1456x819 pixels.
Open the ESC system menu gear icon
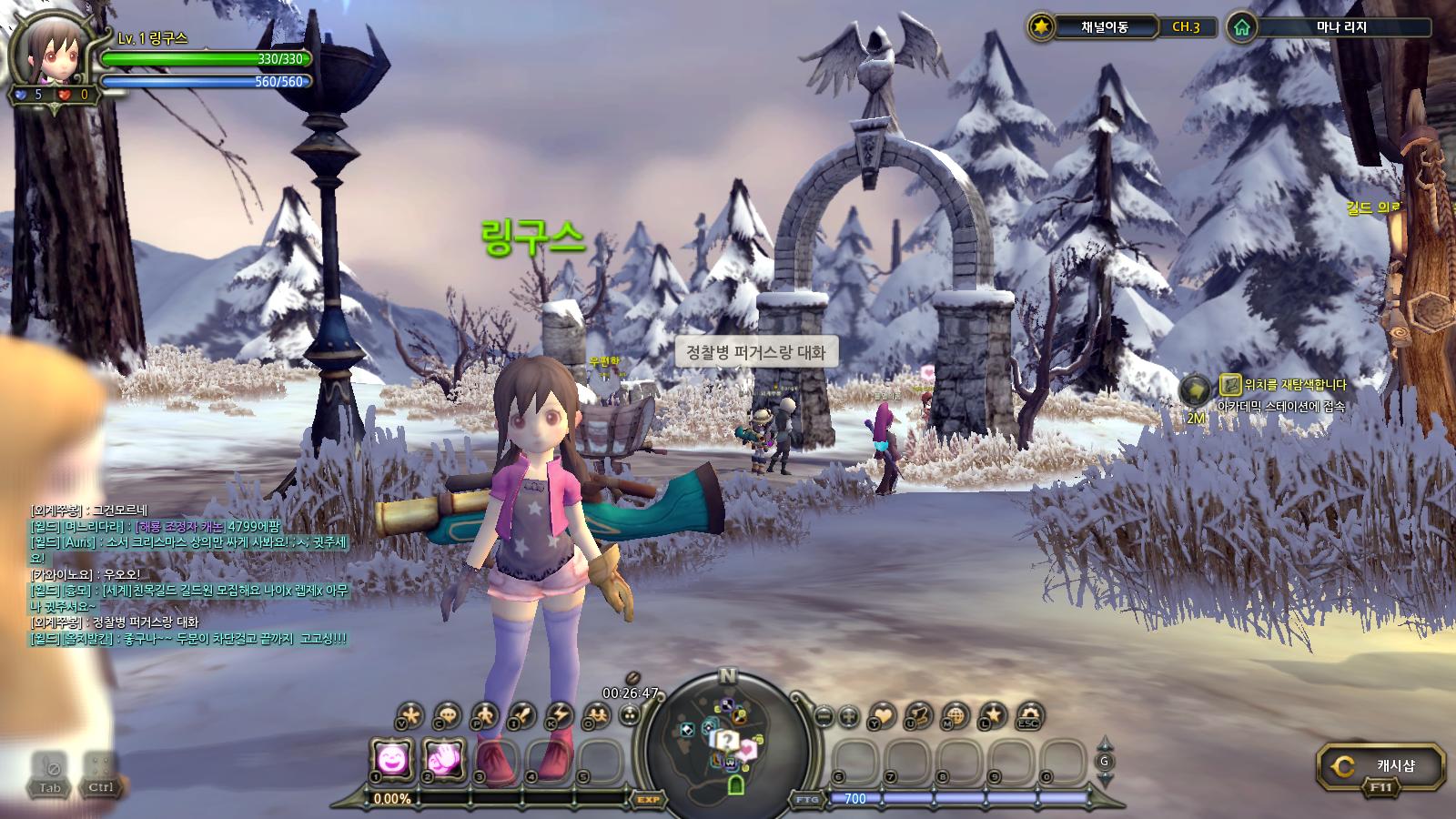pyautogui.click(x=1029, y=715)
